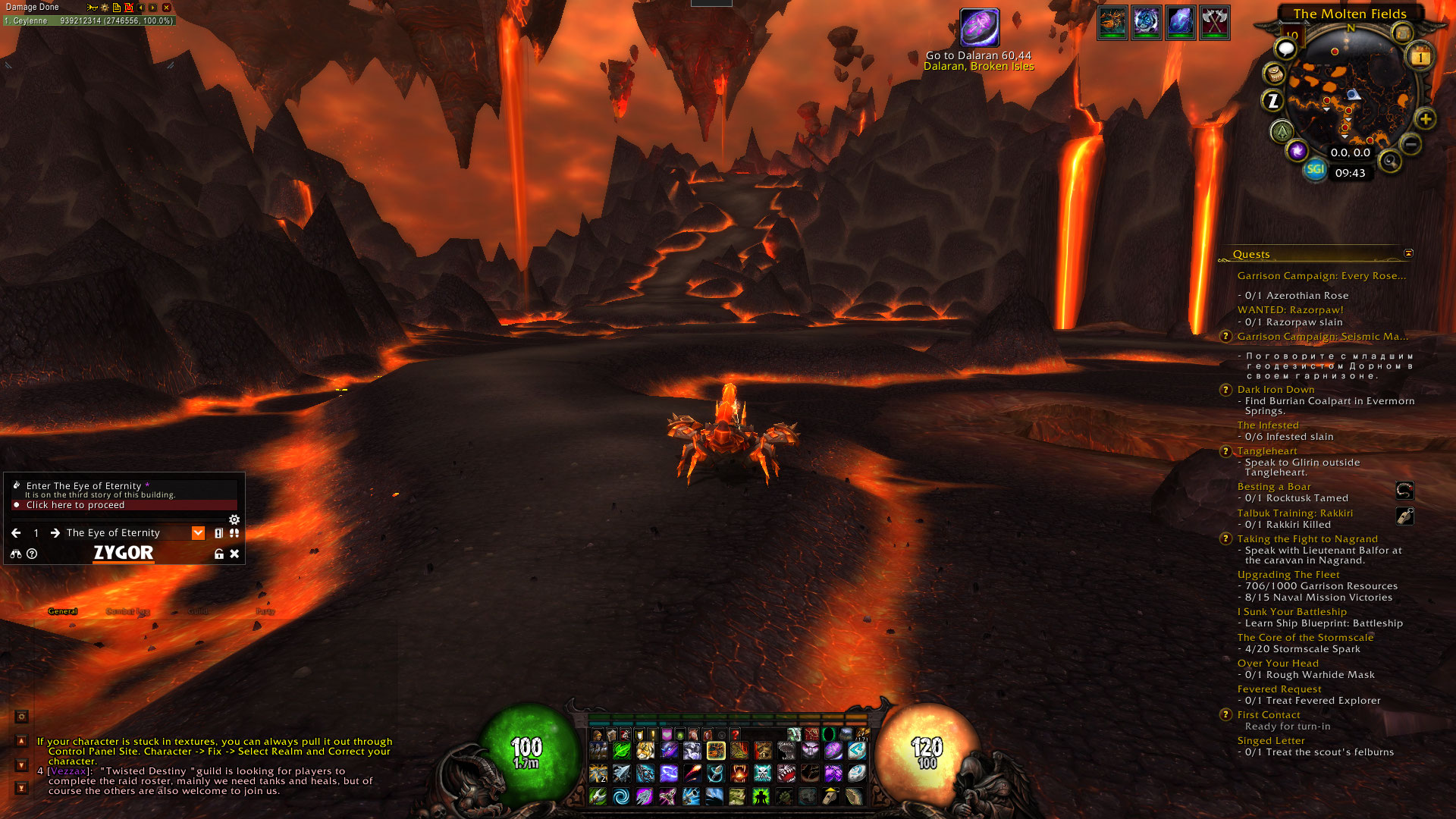
Task: Click the 'Click here to proceed' guide step
Action: click(75, 505)
